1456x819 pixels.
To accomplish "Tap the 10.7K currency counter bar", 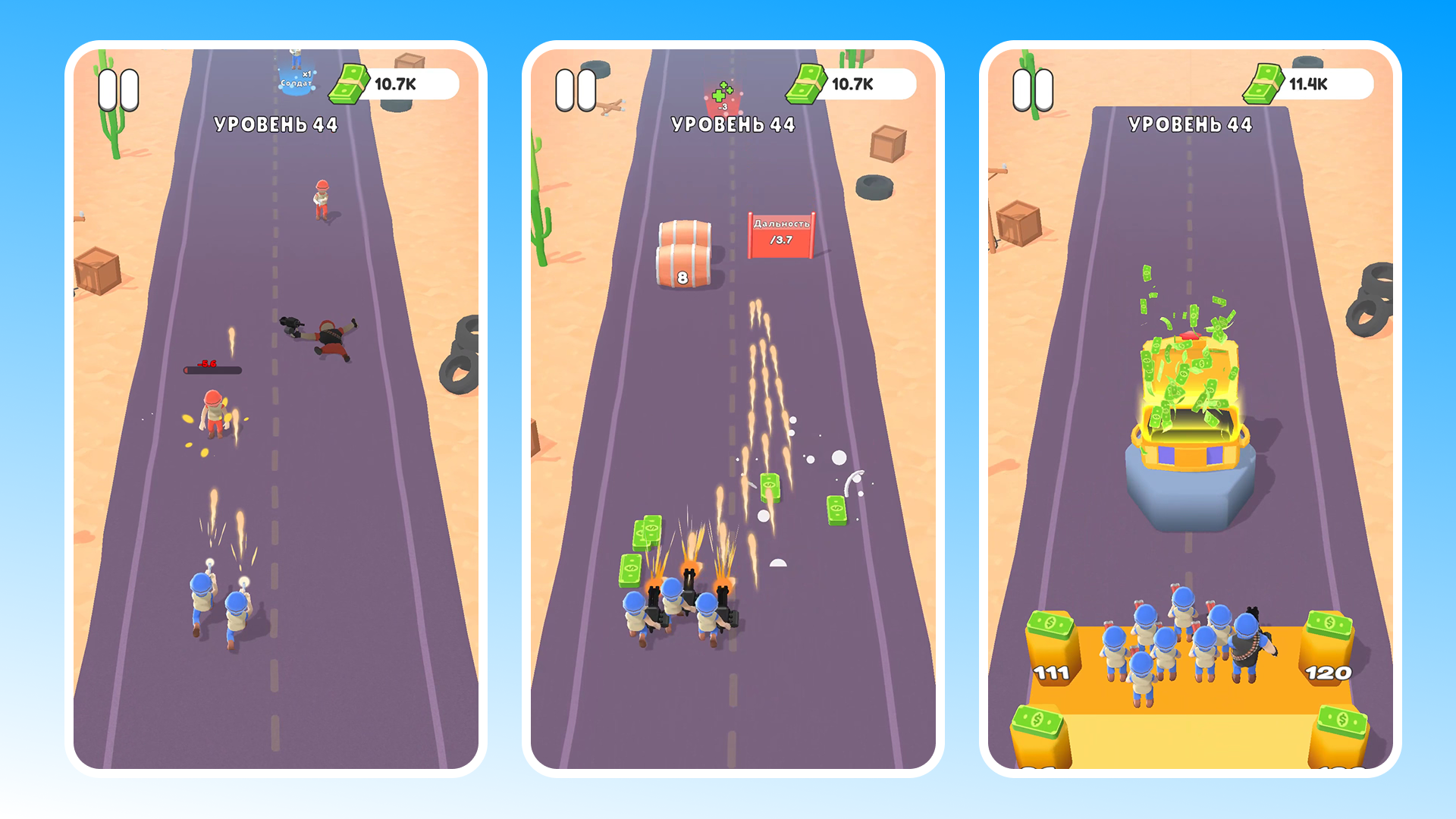I will [396, 83].
